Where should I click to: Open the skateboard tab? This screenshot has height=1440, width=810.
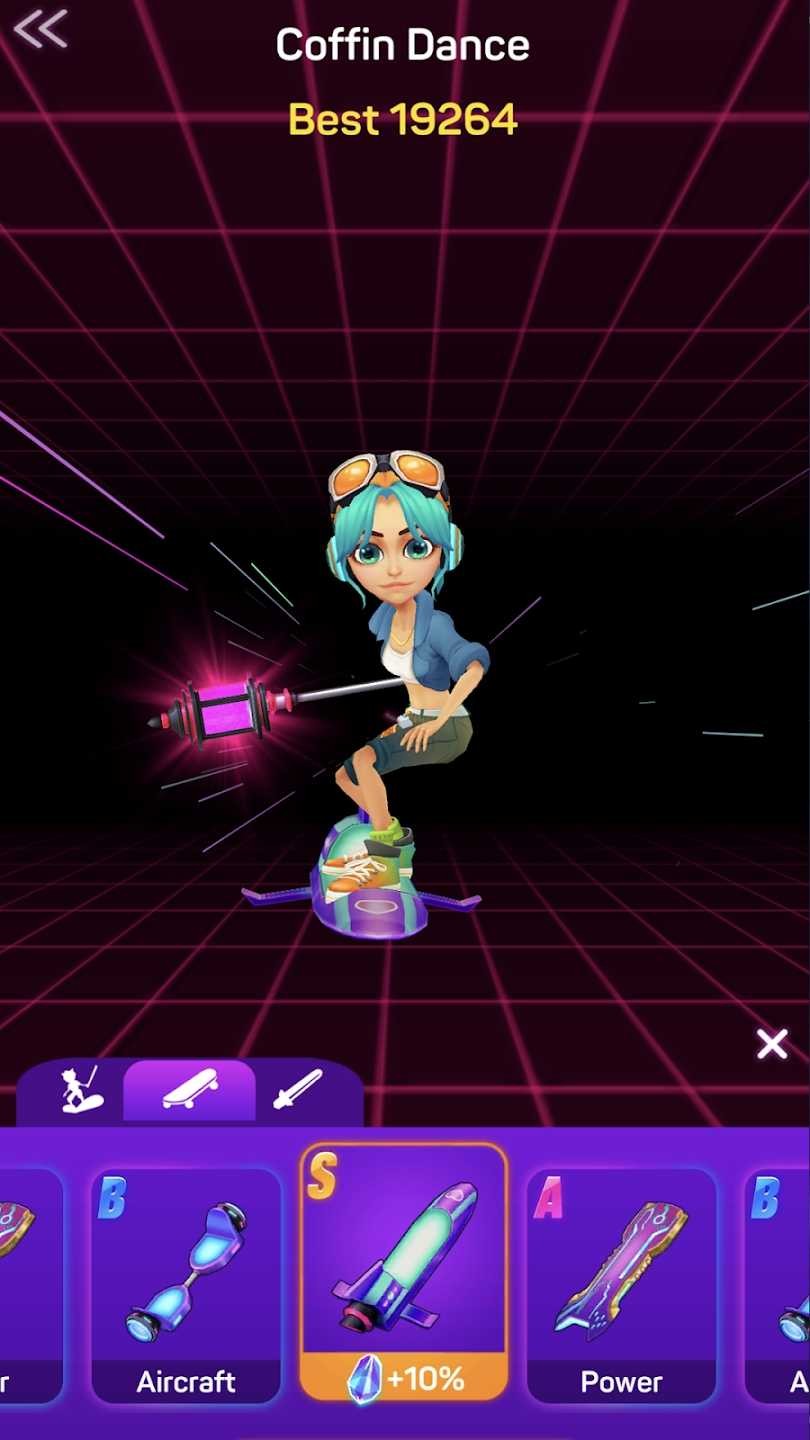(189, 1090)
